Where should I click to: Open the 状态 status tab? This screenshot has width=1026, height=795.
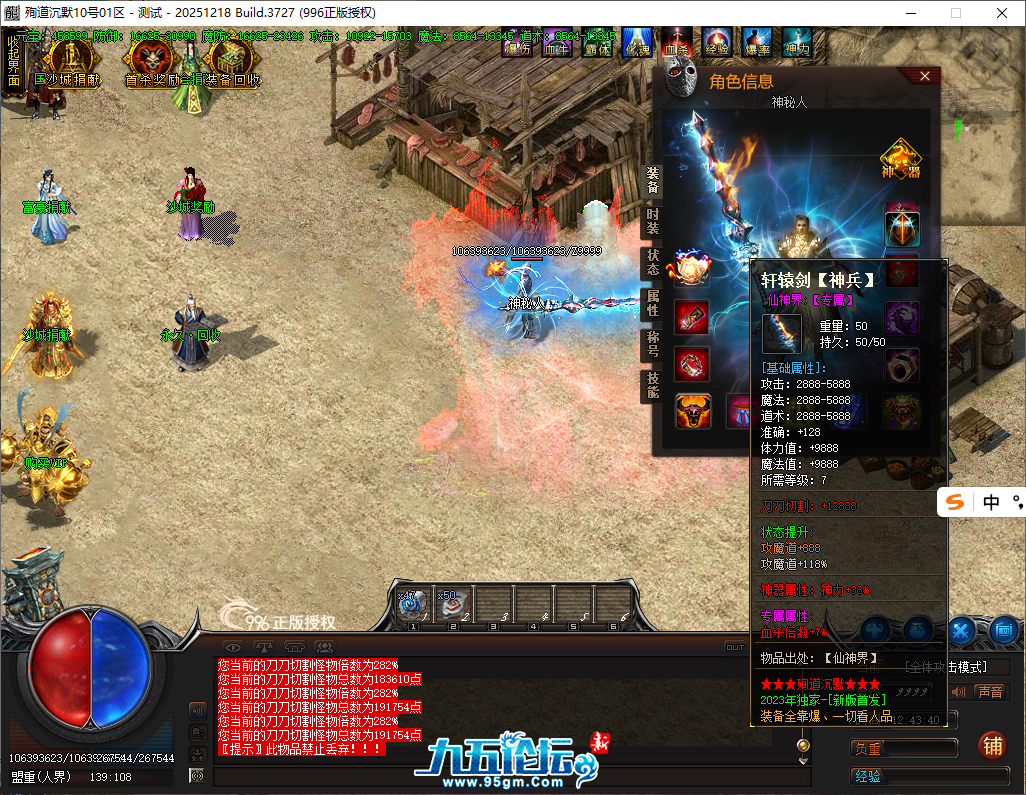pyautogui.click(x=652, y=263)
